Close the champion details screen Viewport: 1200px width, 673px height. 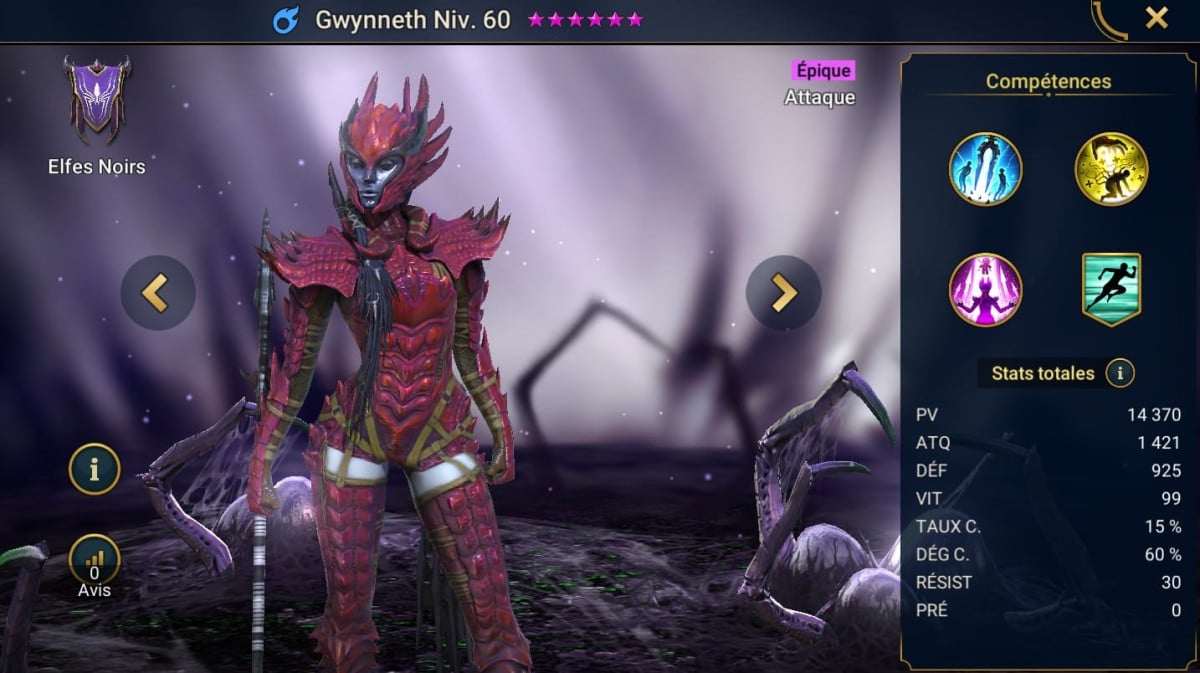coord(1156,18)
